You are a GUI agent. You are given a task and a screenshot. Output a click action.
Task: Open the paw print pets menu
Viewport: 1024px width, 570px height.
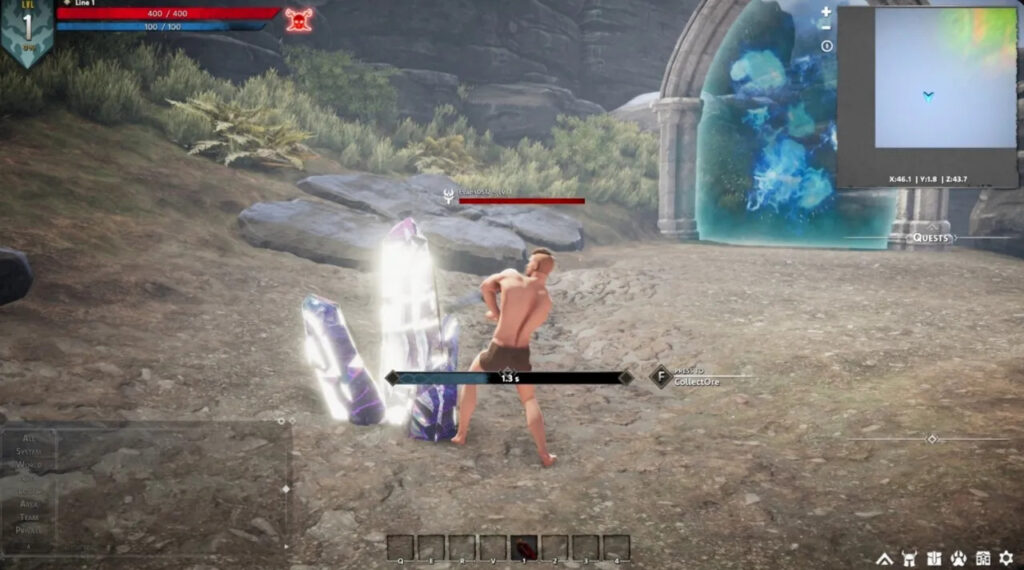(957, 557)
